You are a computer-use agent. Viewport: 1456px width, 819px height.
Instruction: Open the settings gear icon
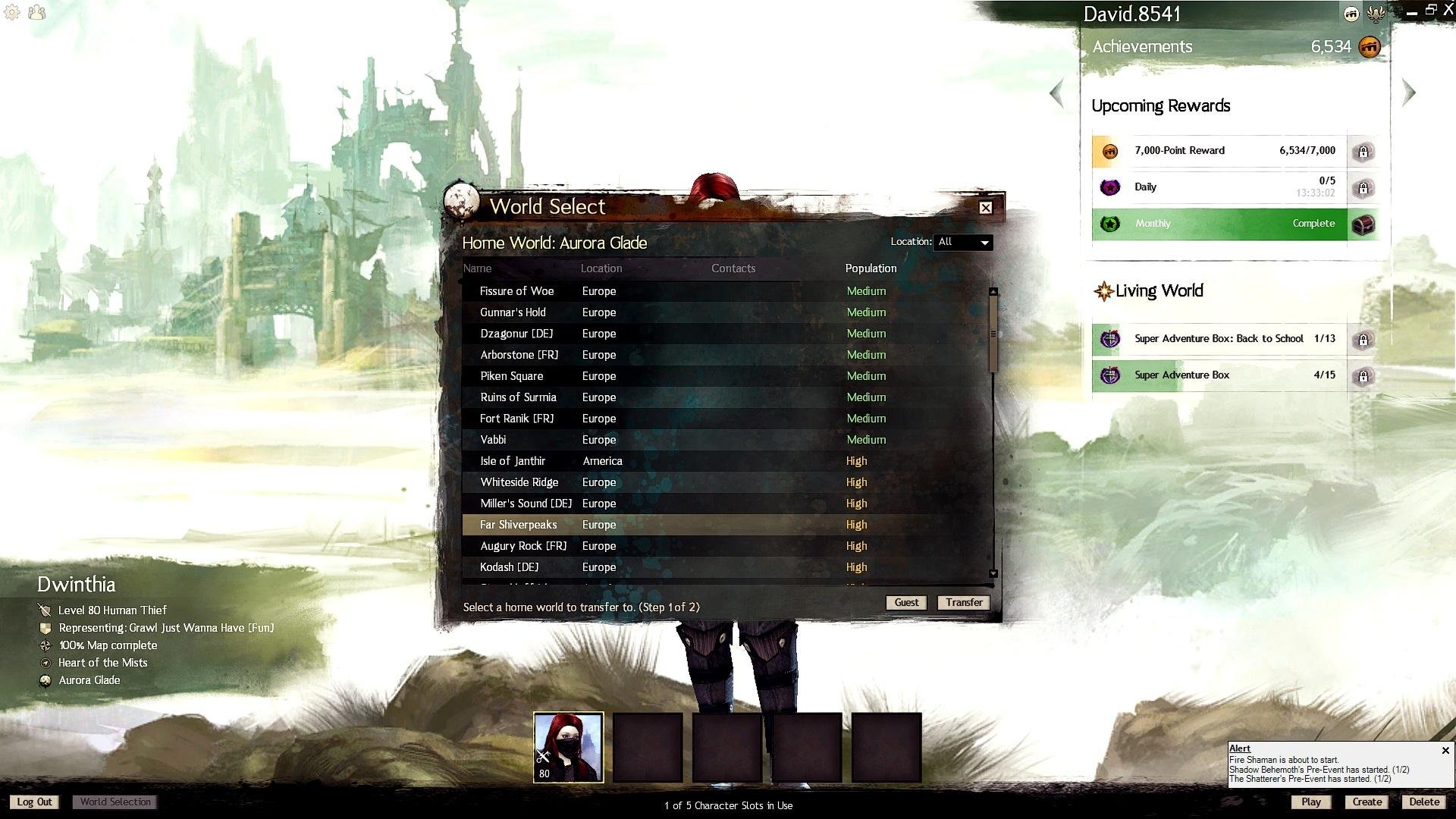click(x=12, y=12)
